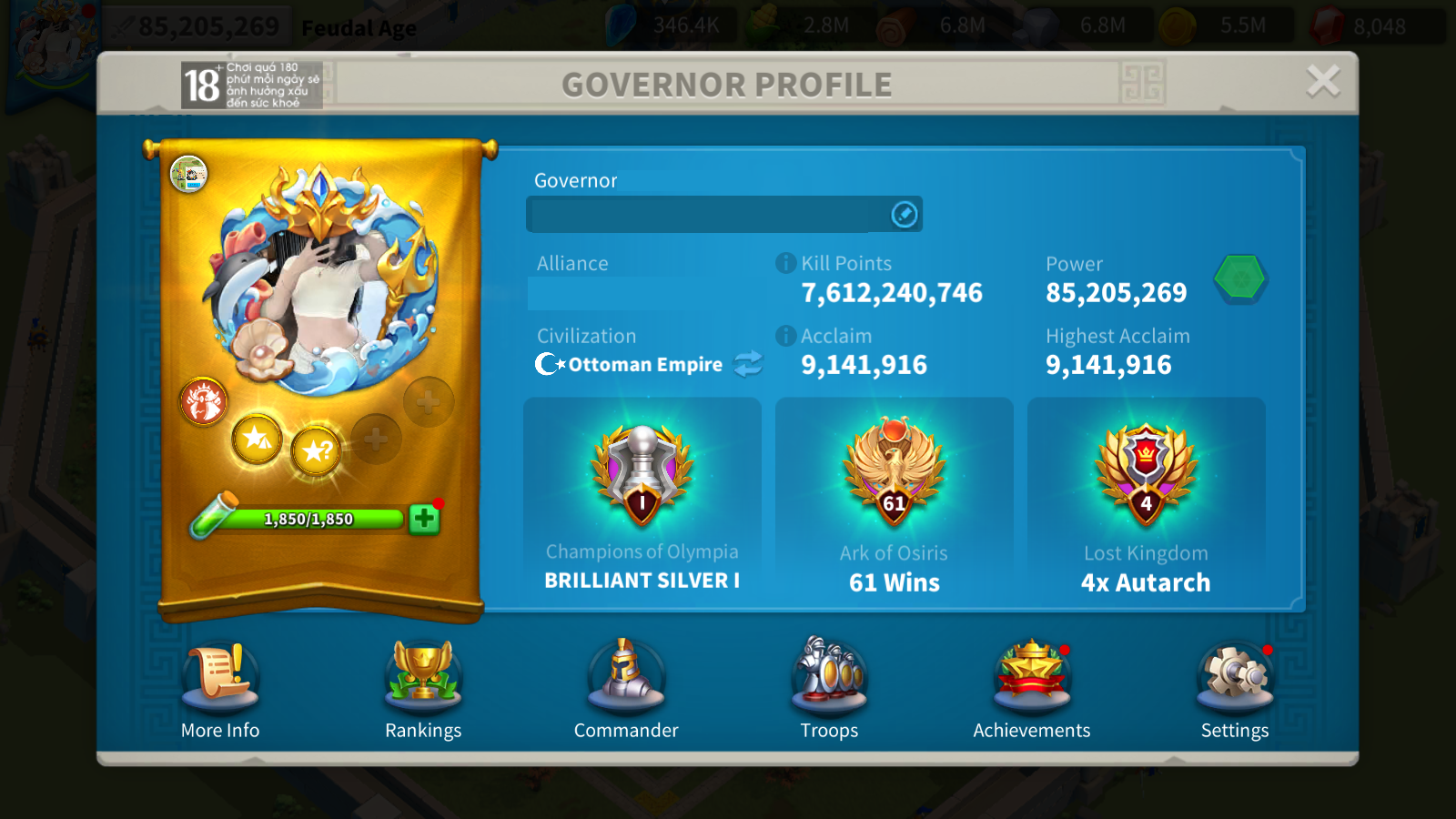Tap the green hexagon power badge
1456x819 pixels.
pyautogui.click(x=1240, y=278)
